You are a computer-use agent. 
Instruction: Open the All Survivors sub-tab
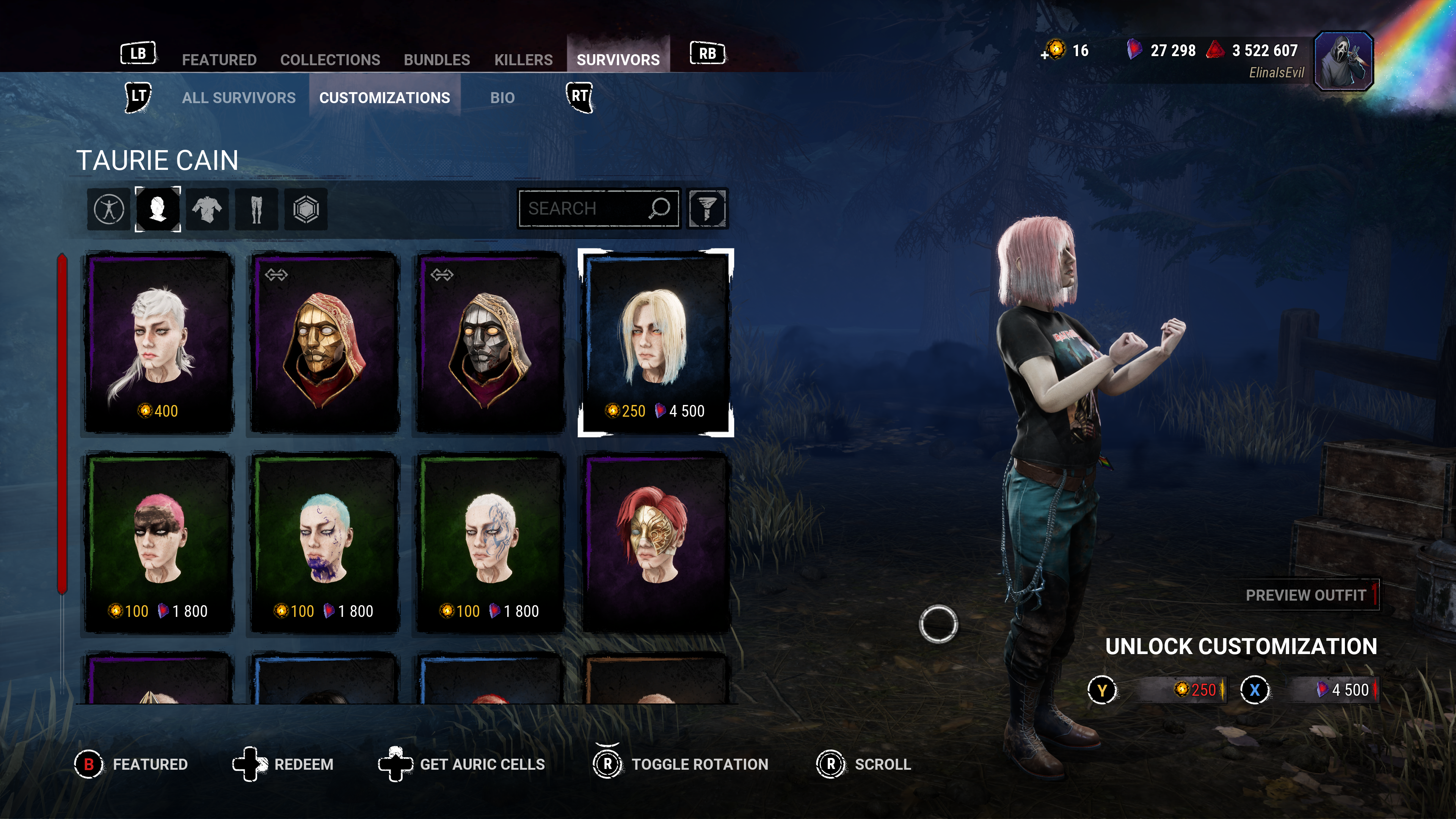pyautogui.click(x=238, y=98)
